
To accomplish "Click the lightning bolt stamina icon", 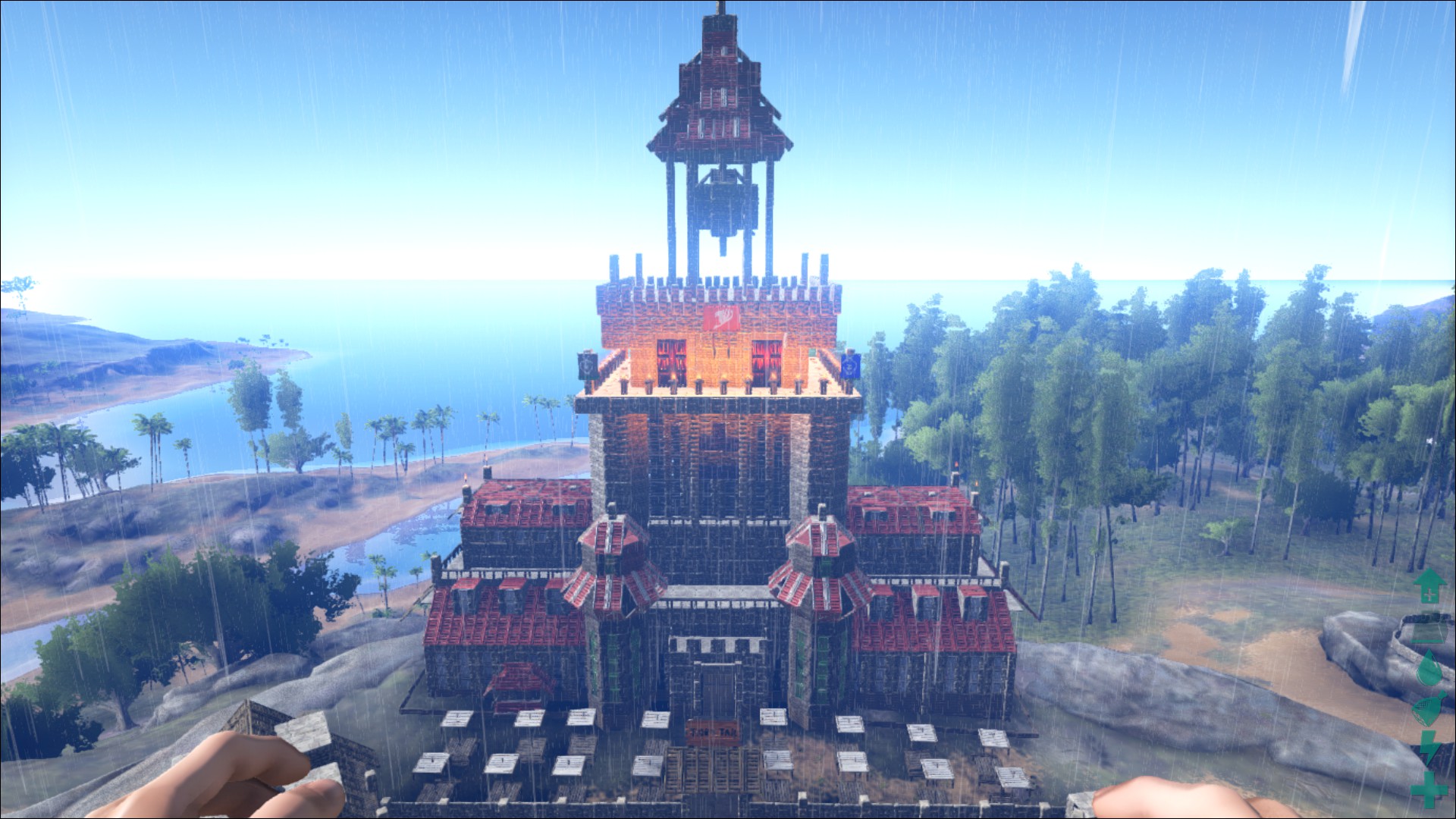I will (x=1429, y=749).
